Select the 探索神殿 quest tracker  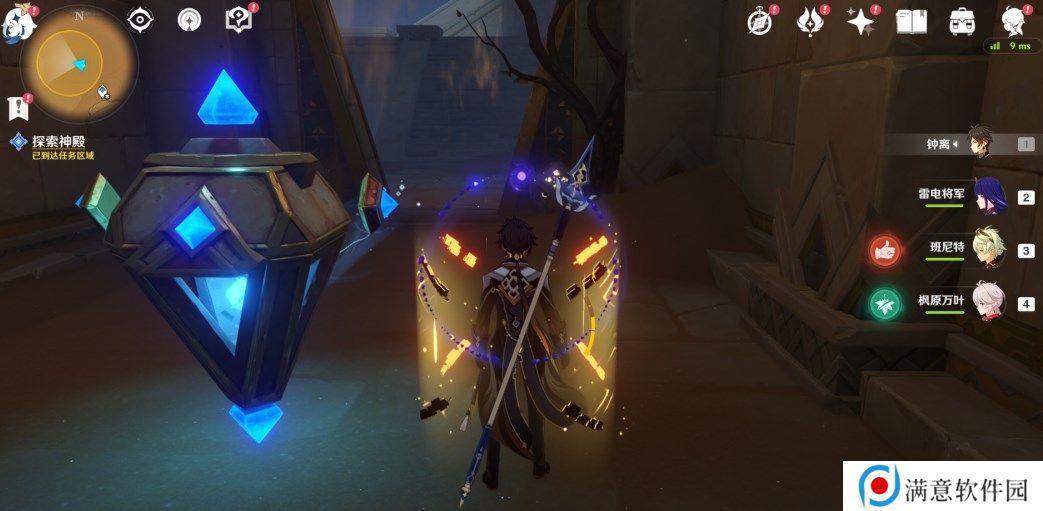pos(62,142)
